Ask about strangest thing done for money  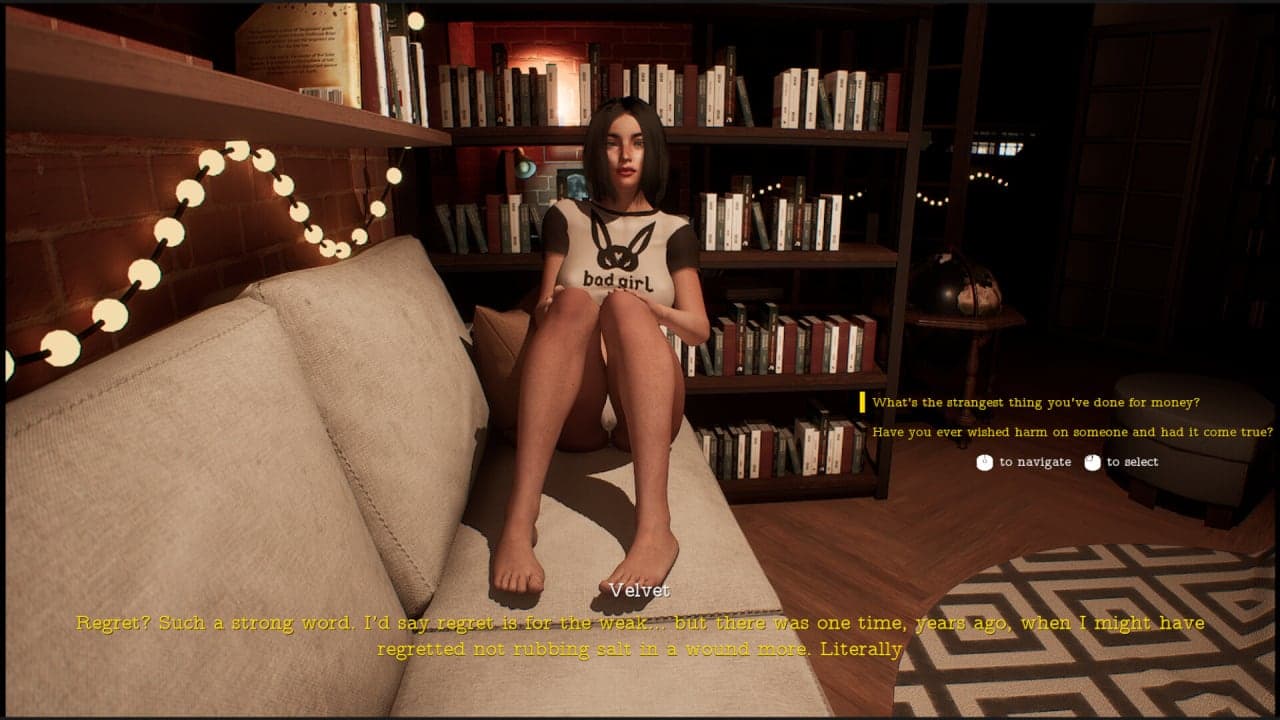[x=1035, y=403]
